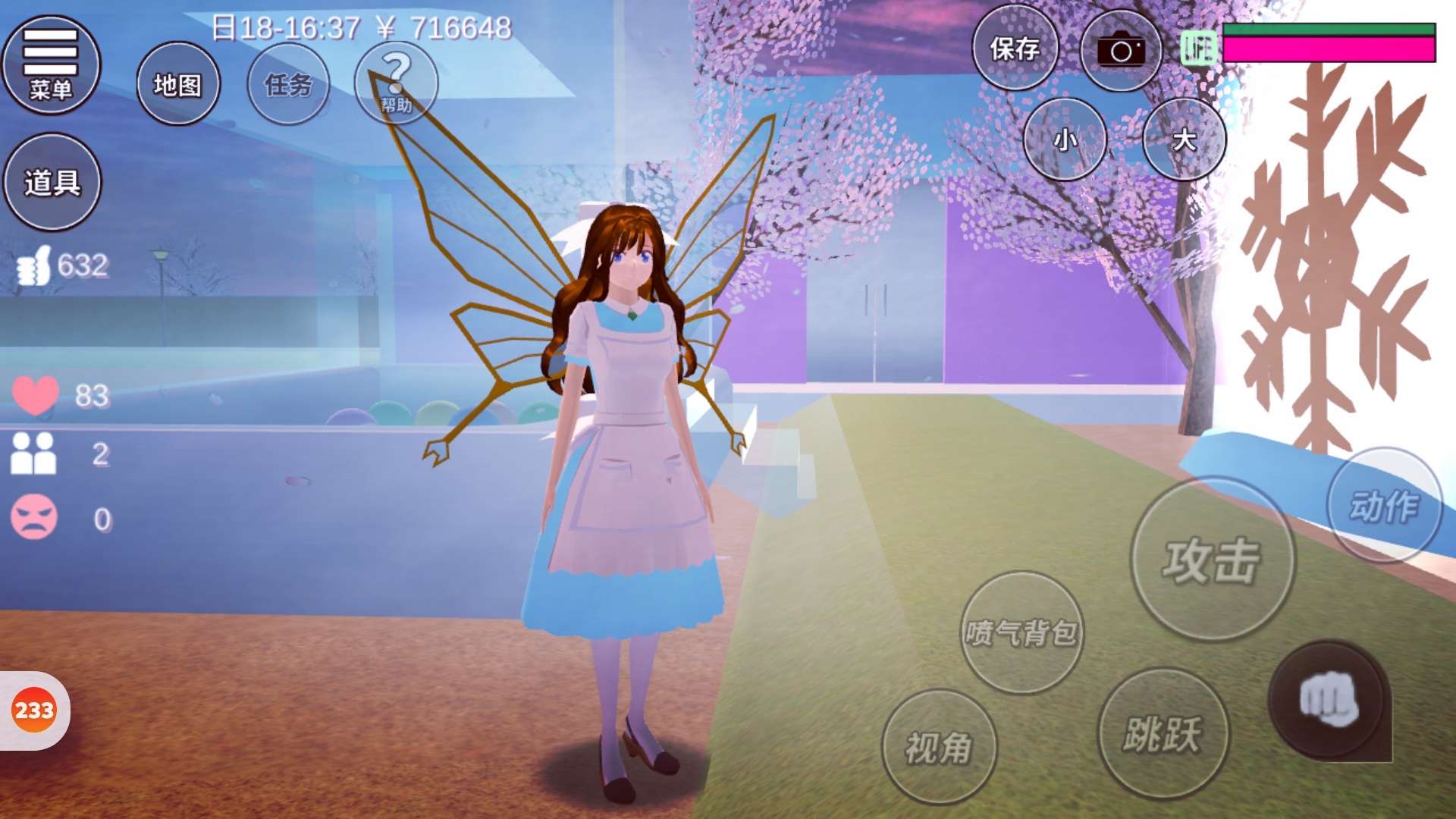
Task: Tap the 大 enlarge size button
Action: point(1184,140)
